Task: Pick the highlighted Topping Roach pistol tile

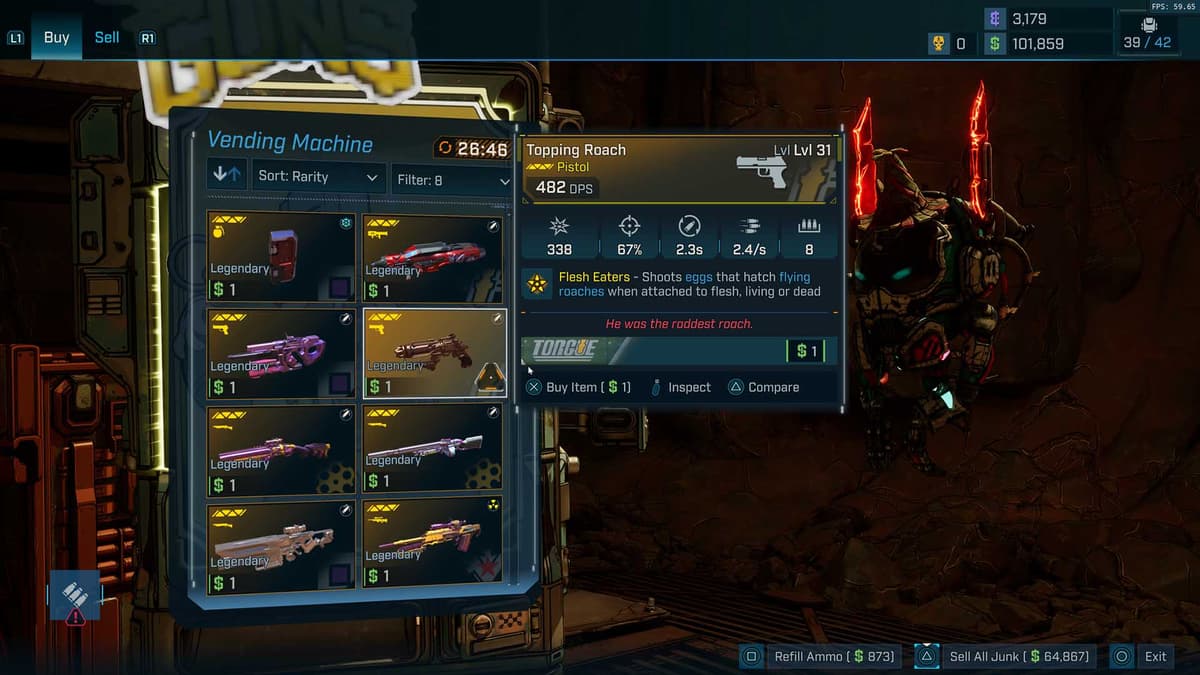Action: click(x=434, y=353)
